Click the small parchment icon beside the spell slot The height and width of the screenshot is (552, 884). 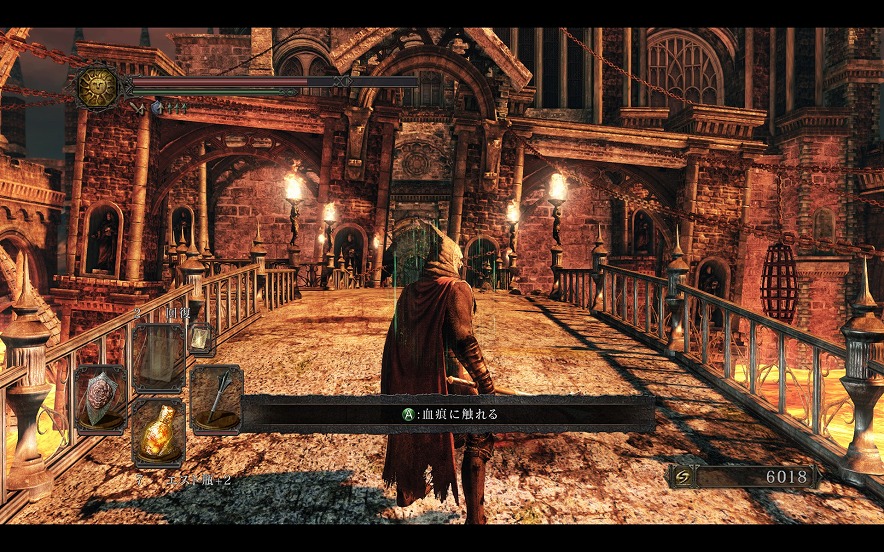pyautogui.click(x=200, y=340)
